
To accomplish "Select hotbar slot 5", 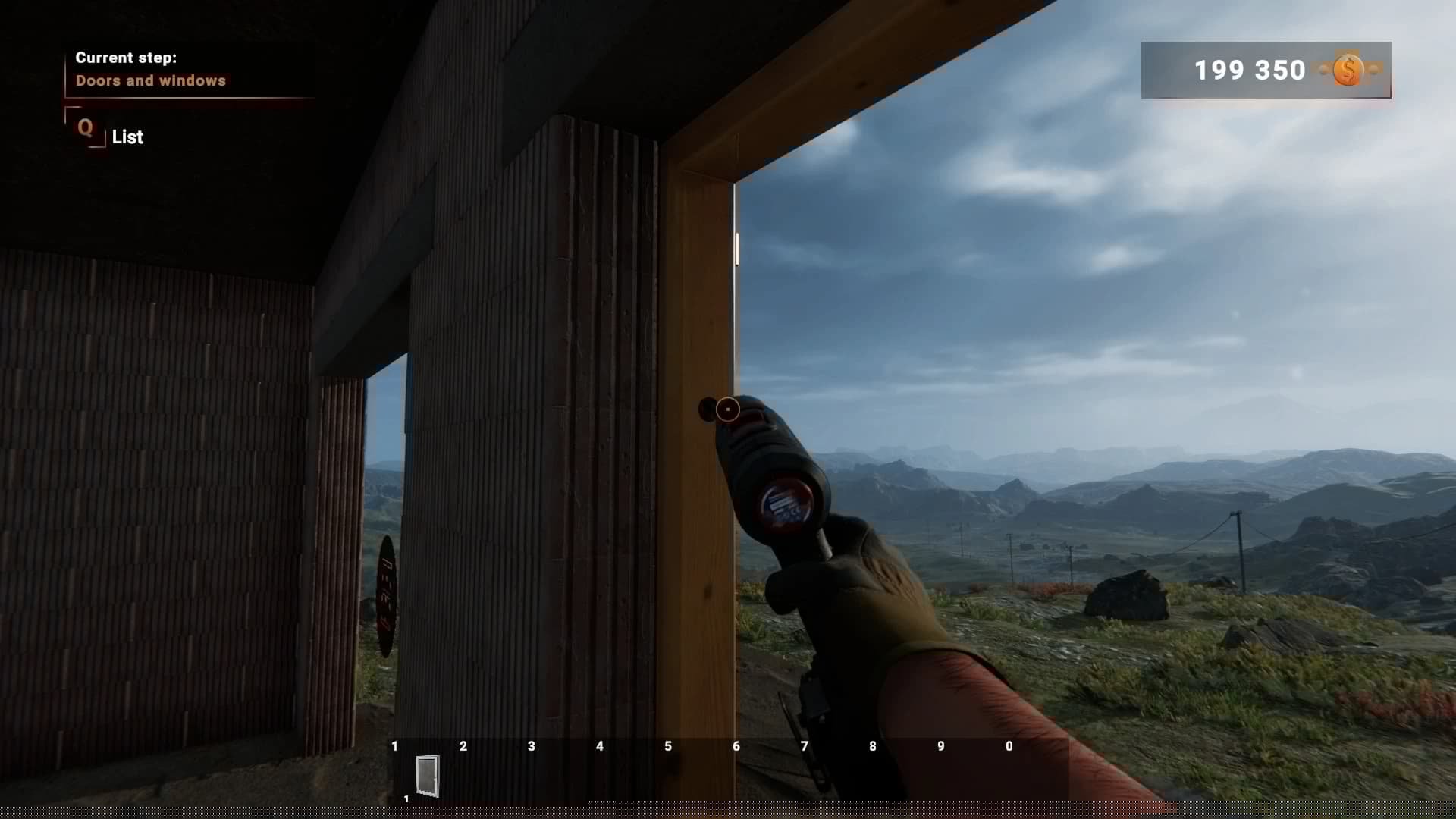I will [x=668, y=746].
